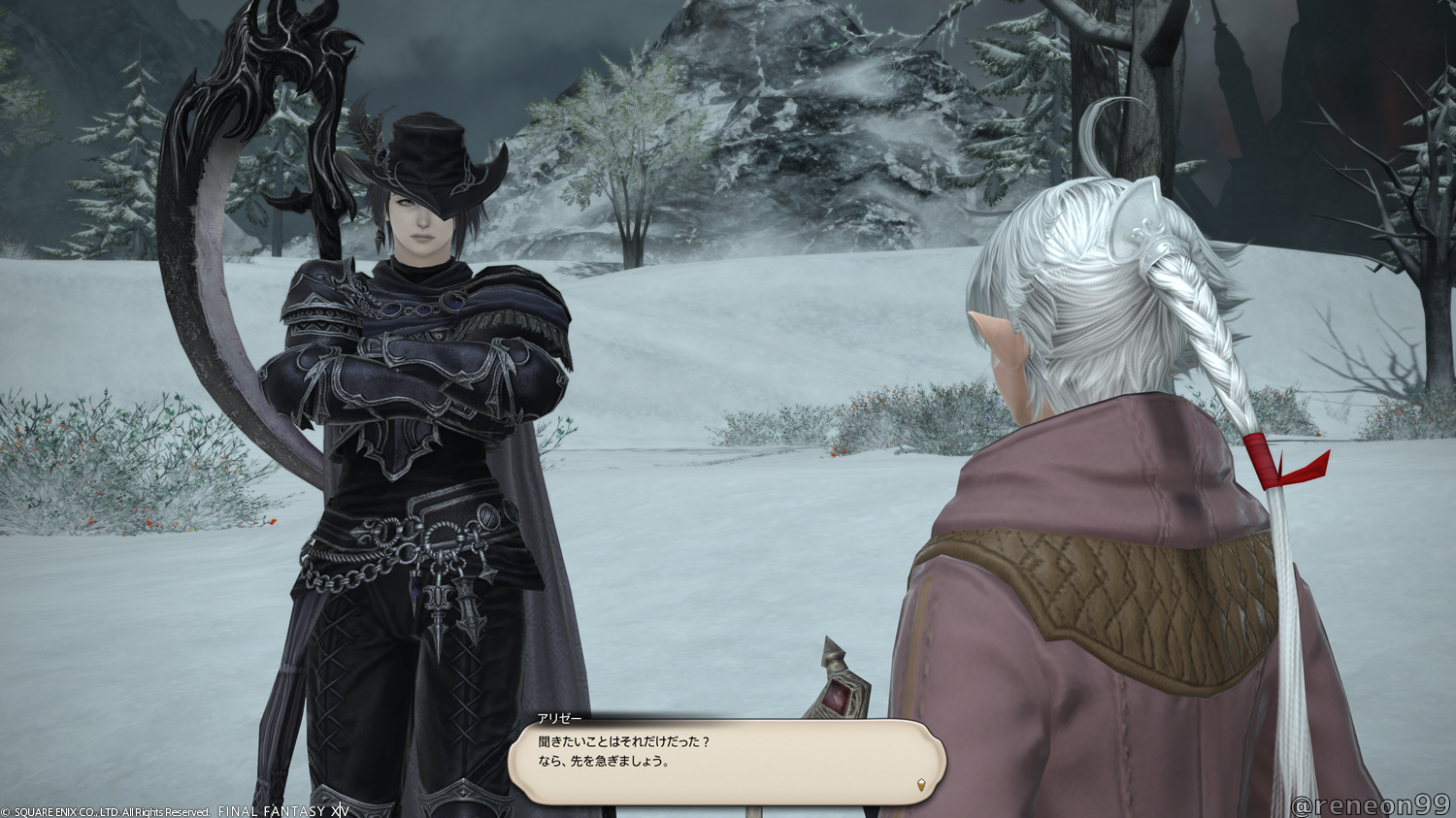Click the gold continue arrow in dialogue box
This screenshot has width=1456, height=818.
tap(921, 784)
